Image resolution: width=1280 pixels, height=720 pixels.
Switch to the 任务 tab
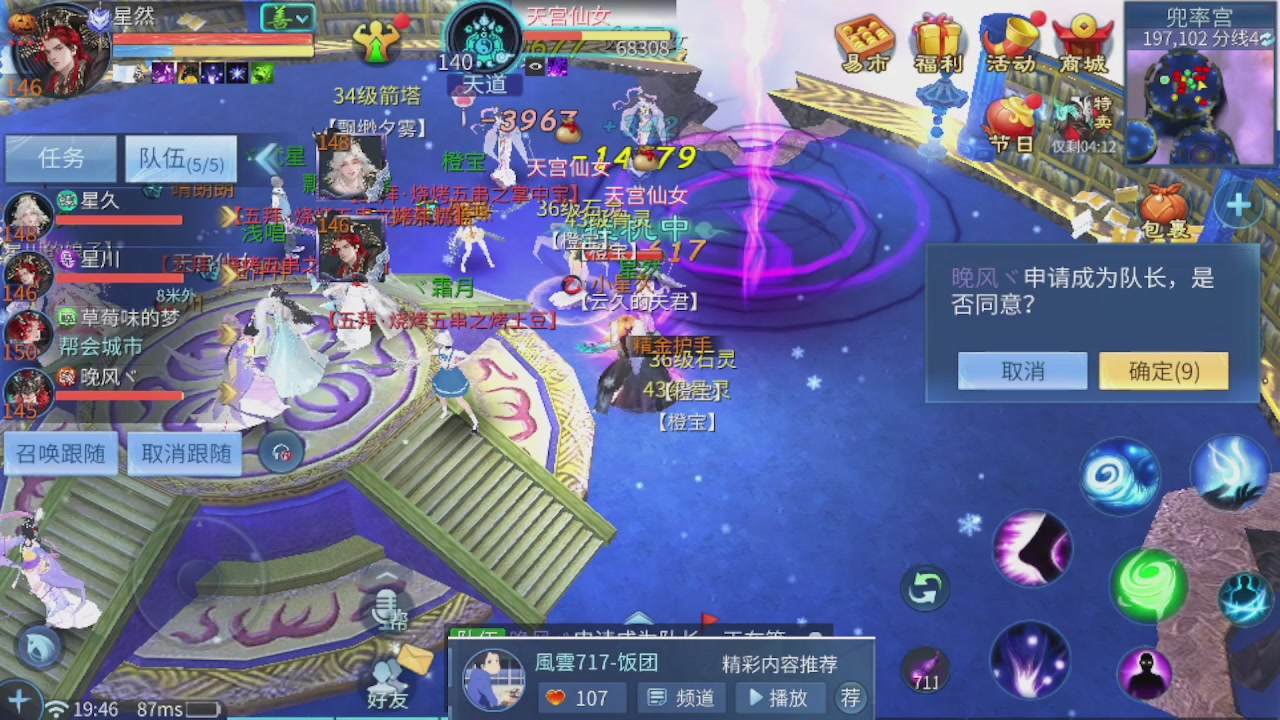[61, 158]
